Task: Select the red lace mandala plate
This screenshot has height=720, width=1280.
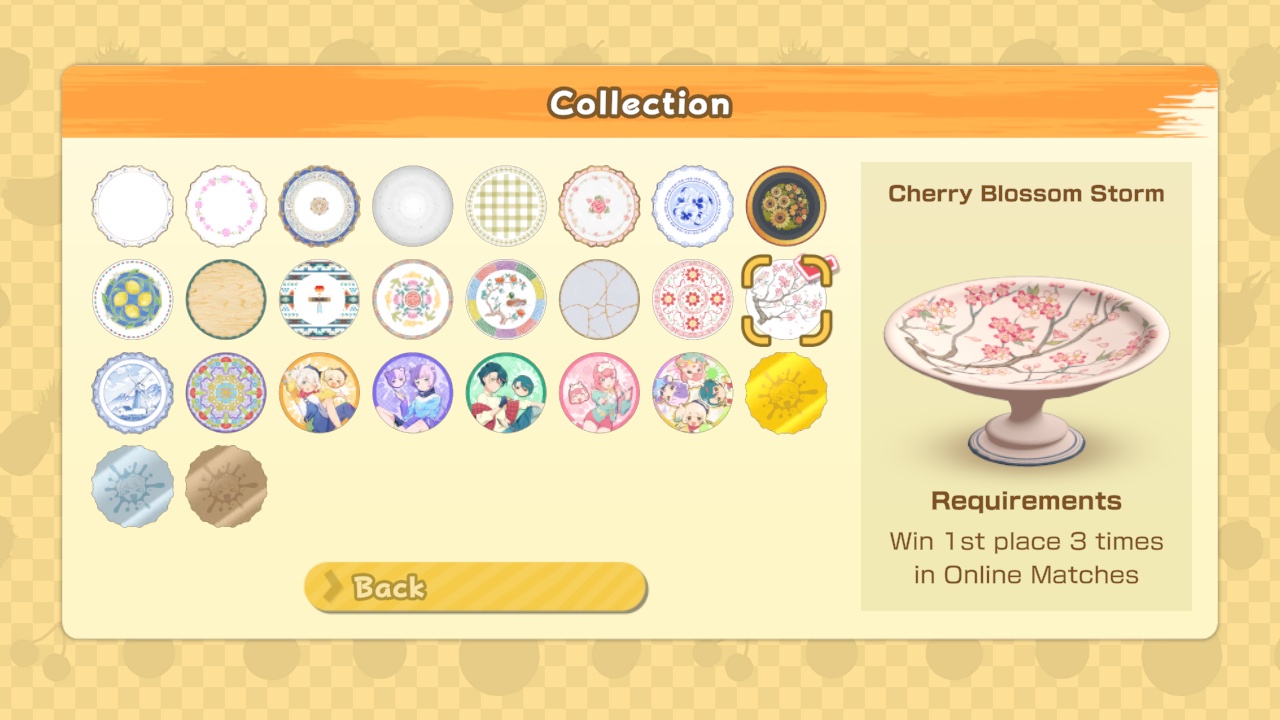Action: pyautogui.click(x=693, y=299)
